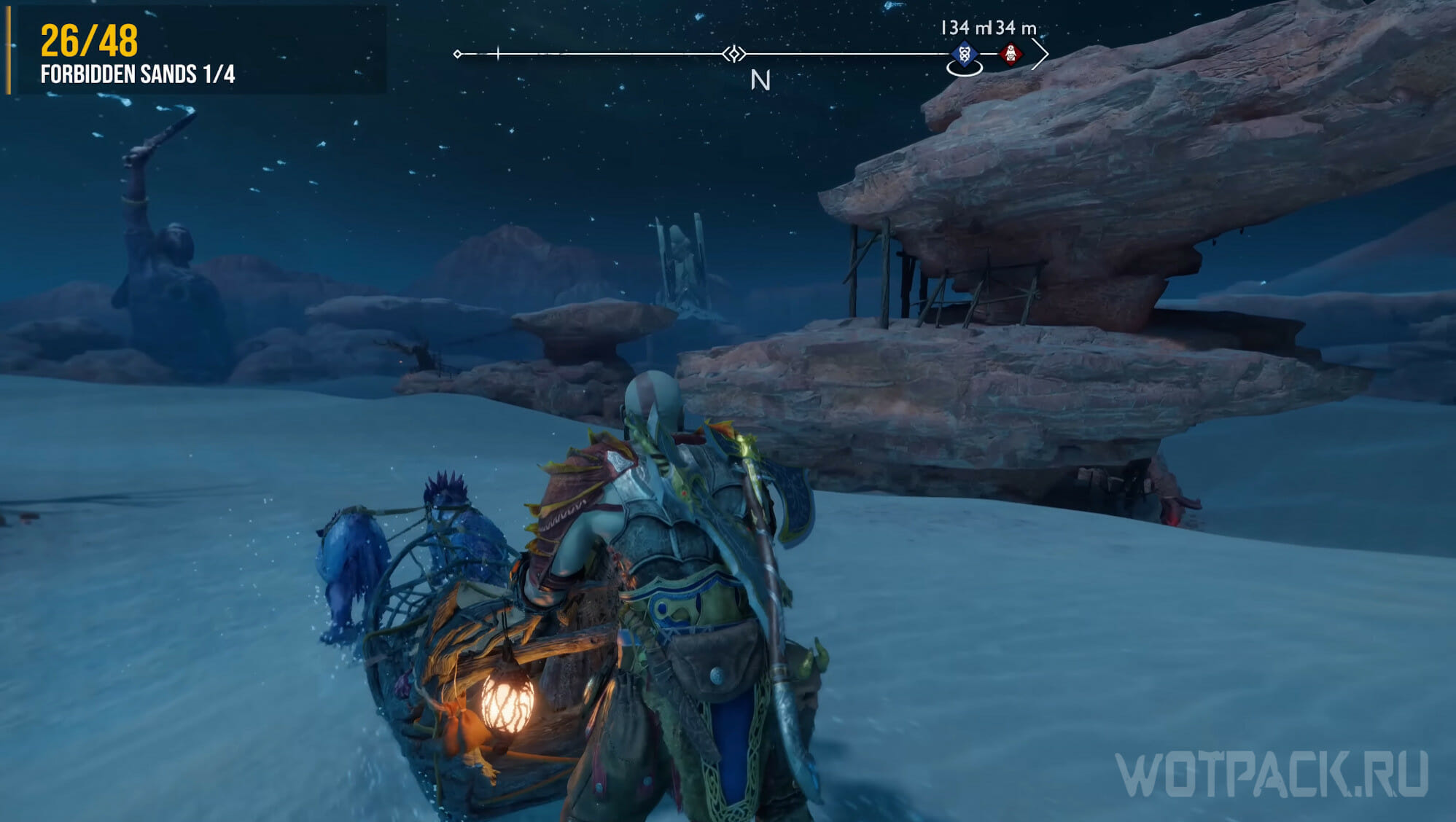Select the blue diamond quest marker on compass

[x=964, y=54]
